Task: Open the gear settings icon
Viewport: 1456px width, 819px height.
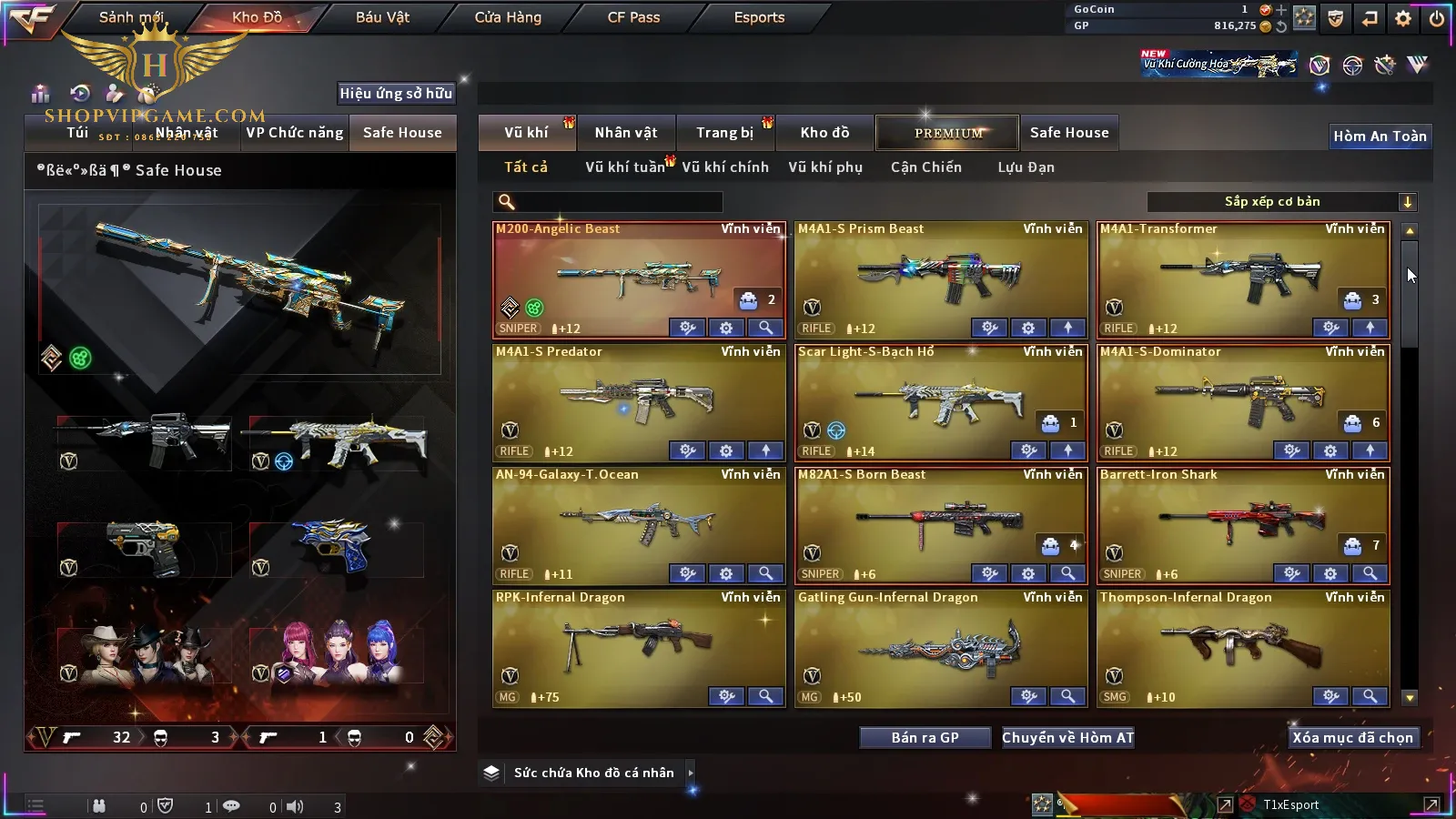Action: pyautogui.click(x=1403, y=18)
